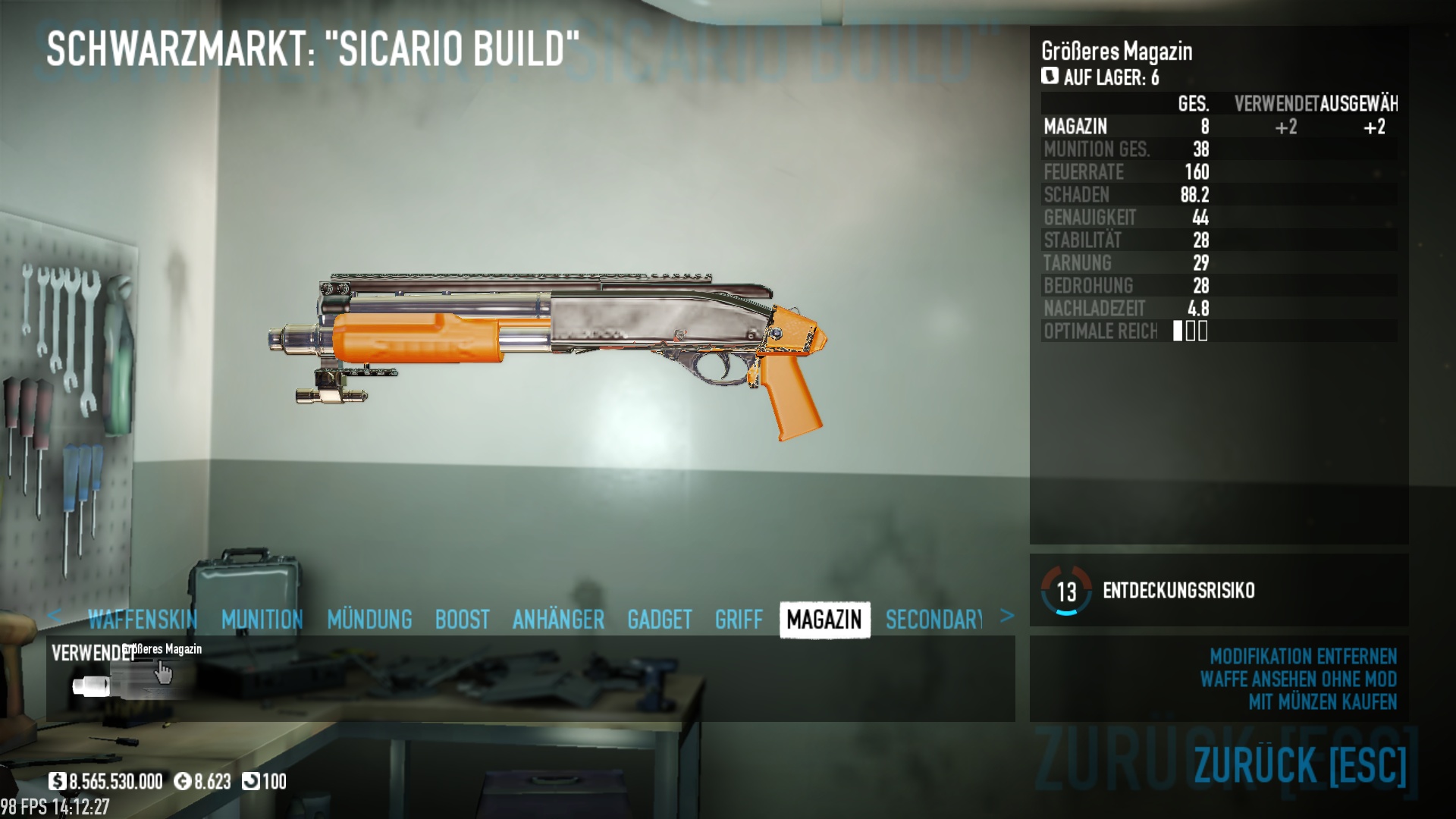Switch to the Waffenskin tab
This screenshot has width=1456, height=819.
[x=143, y=620]
